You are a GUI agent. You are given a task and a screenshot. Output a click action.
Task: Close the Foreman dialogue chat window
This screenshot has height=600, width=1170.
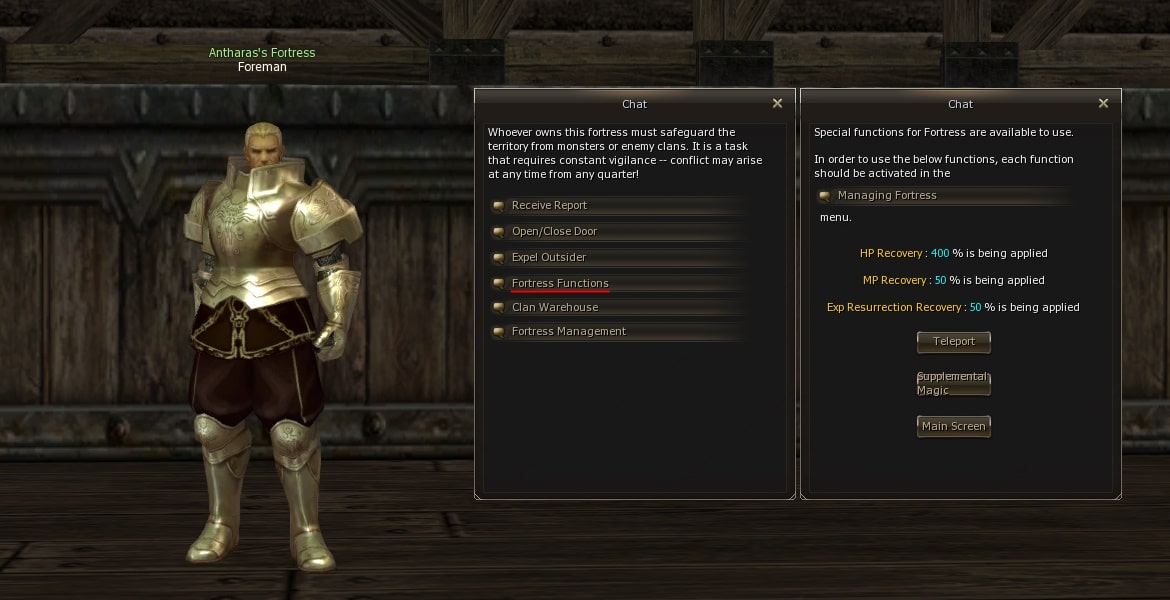click(x=777, y=104)
